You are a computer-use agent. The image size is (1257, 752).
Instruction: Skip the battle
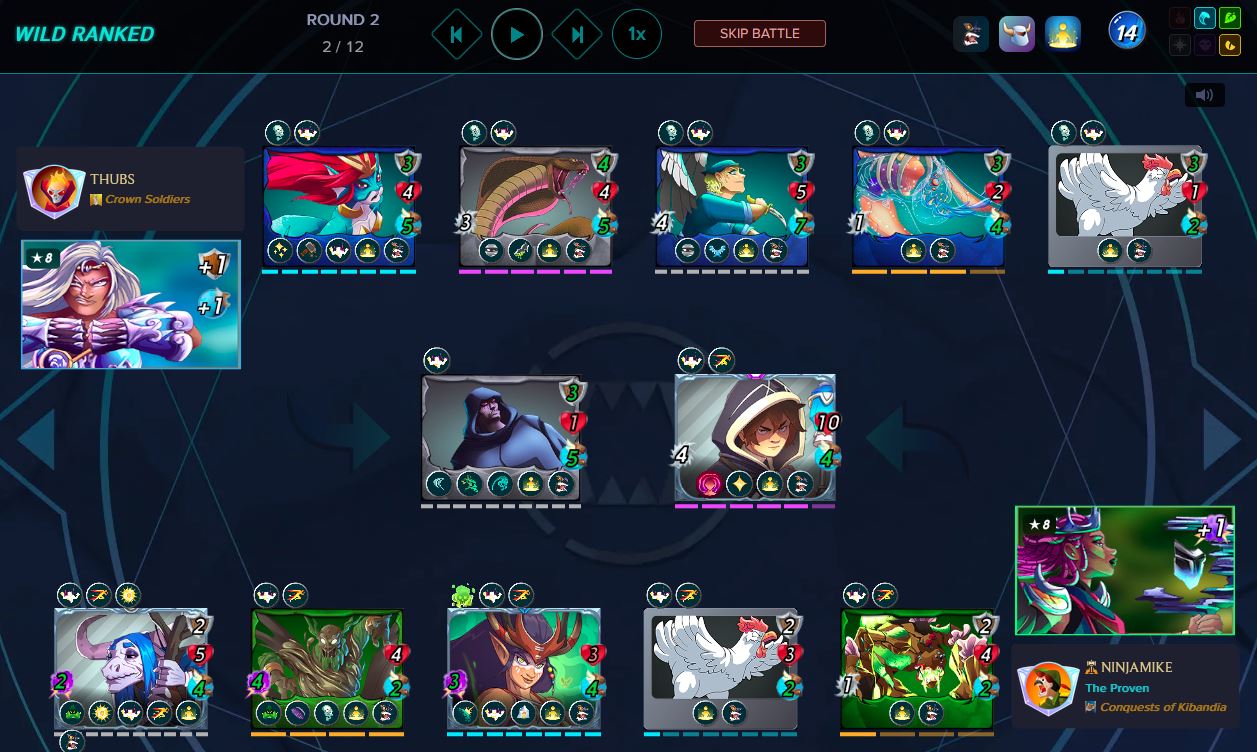760,34
